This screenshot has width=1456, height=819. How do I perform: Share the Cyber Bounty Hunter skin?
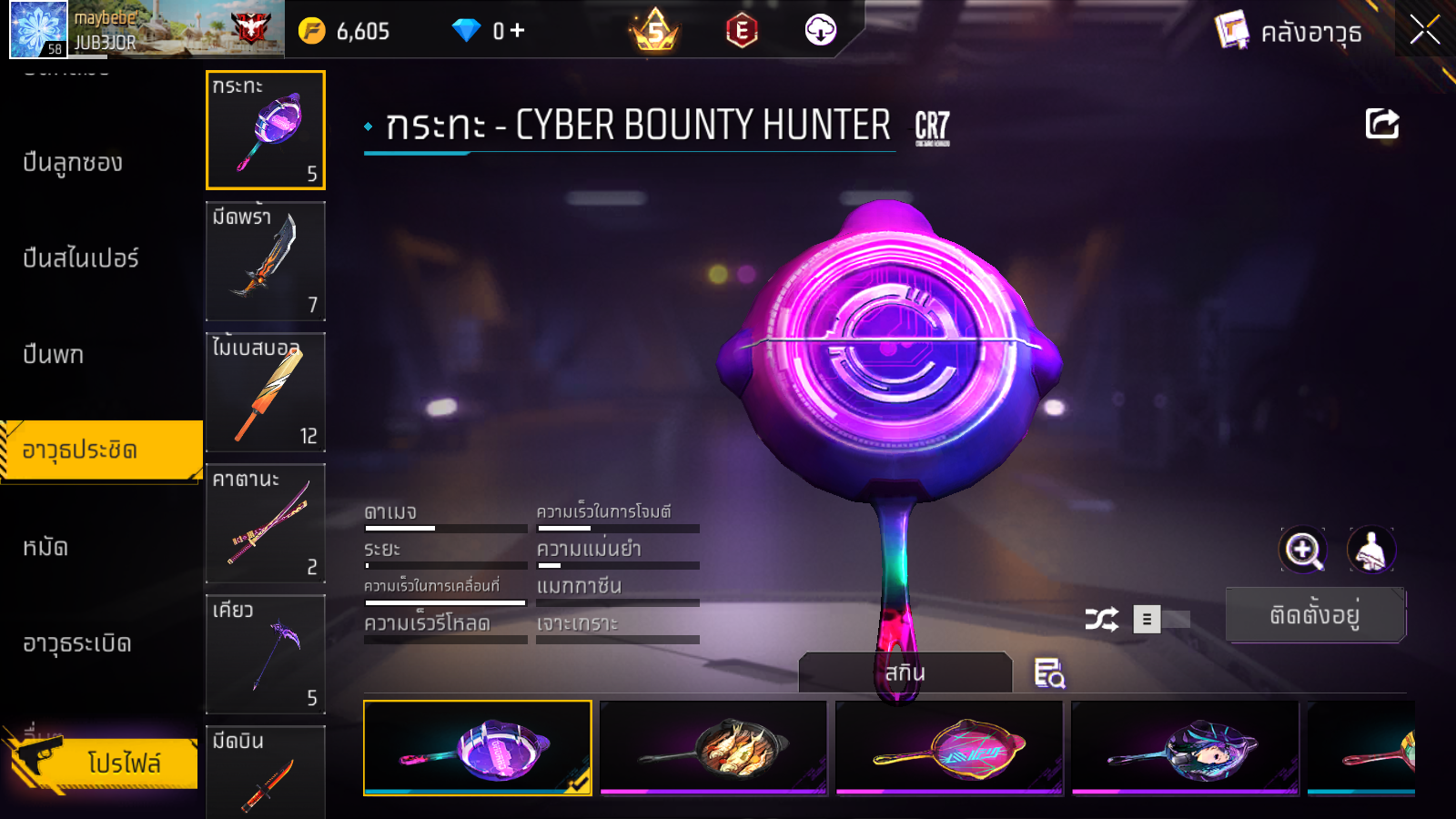coord(1381,124)
